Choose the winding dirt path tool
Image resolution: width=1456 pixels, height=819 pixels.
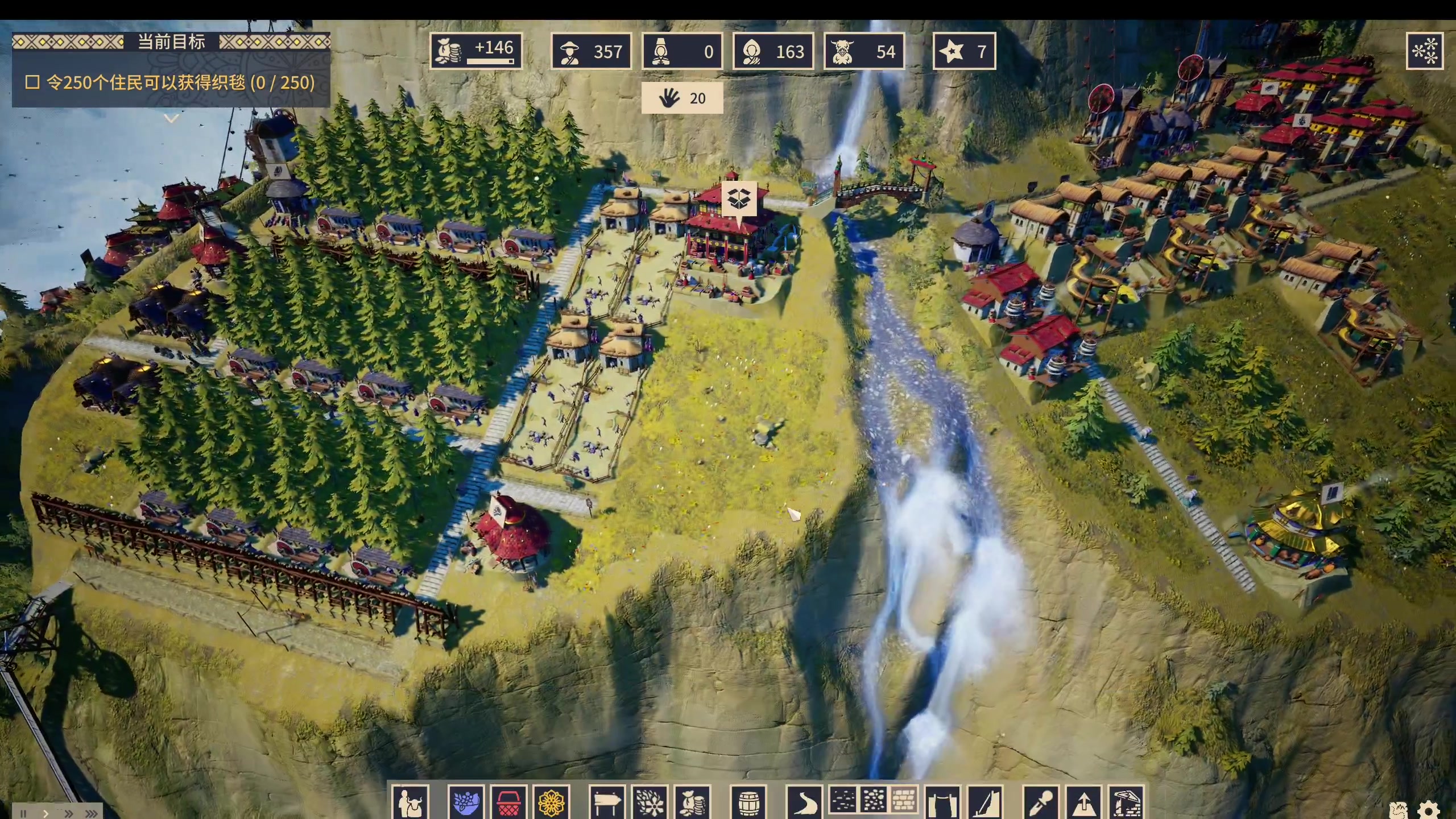804,803
